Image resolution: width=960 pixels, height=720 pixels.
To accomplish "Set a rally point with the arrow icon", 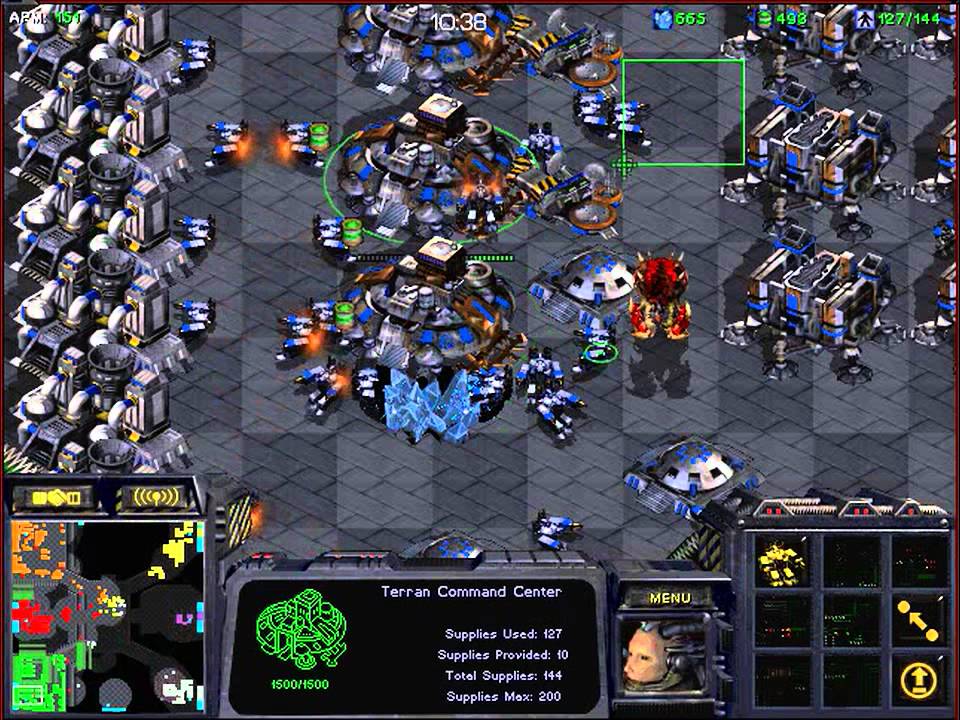I will pos(917,621).
